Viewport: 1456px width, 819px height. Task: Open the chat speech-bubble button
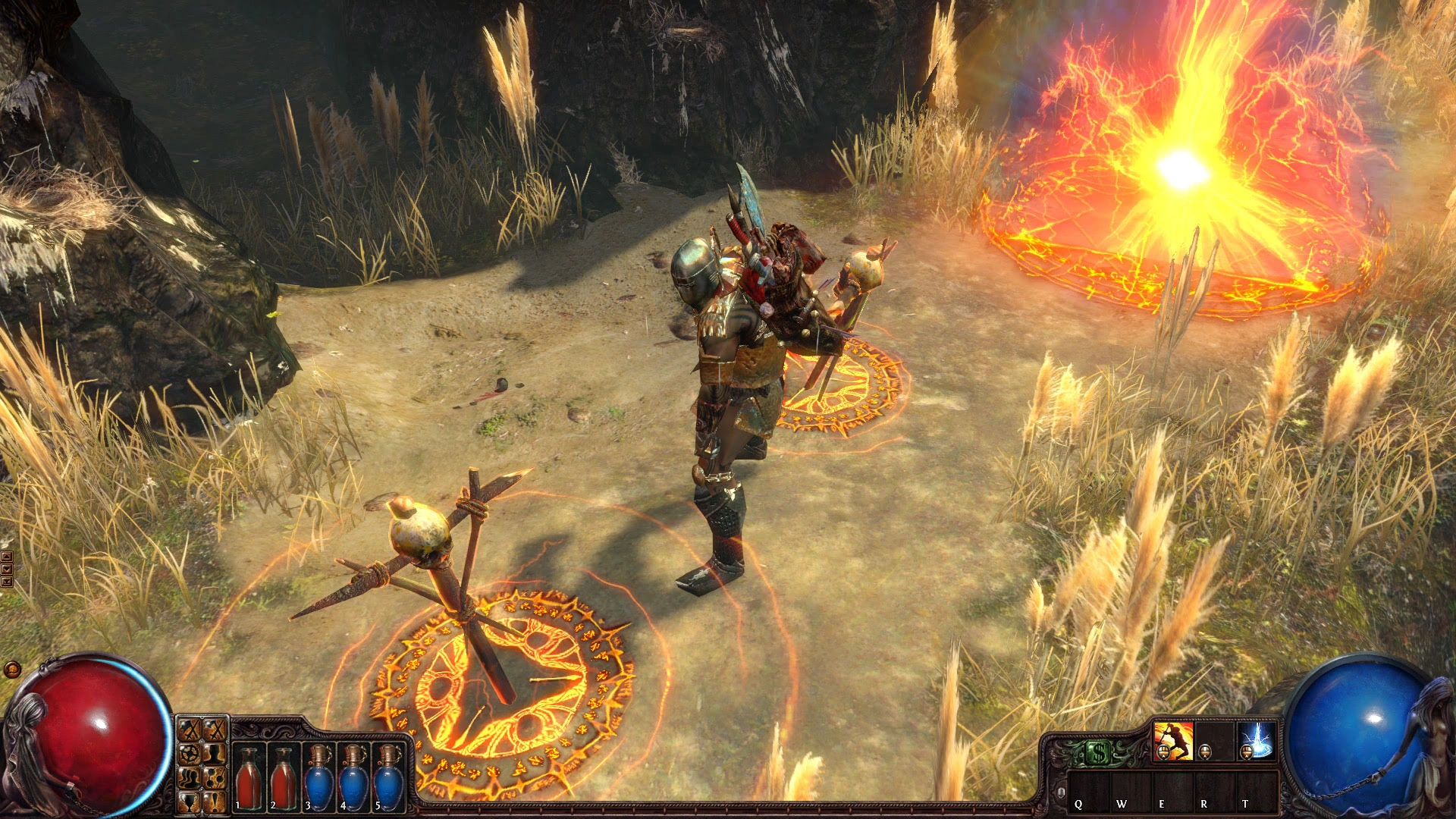[11, 670]
